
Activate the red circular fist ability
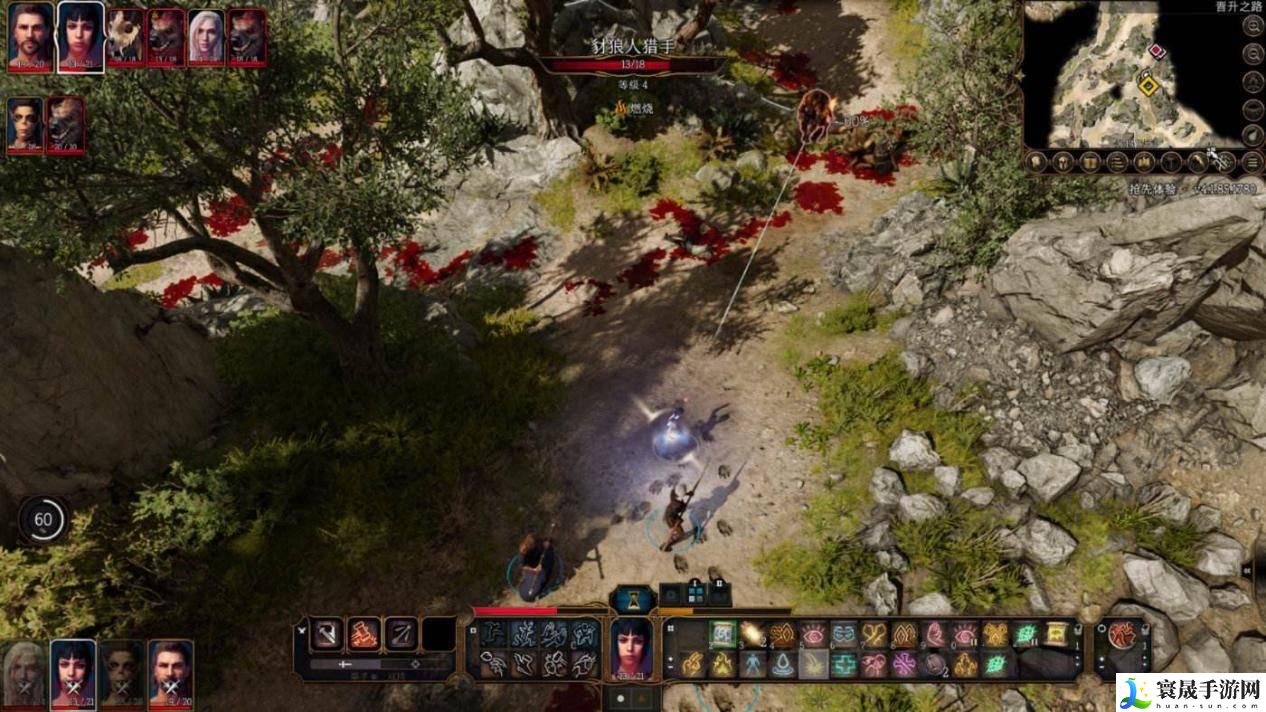[1121, 634]
